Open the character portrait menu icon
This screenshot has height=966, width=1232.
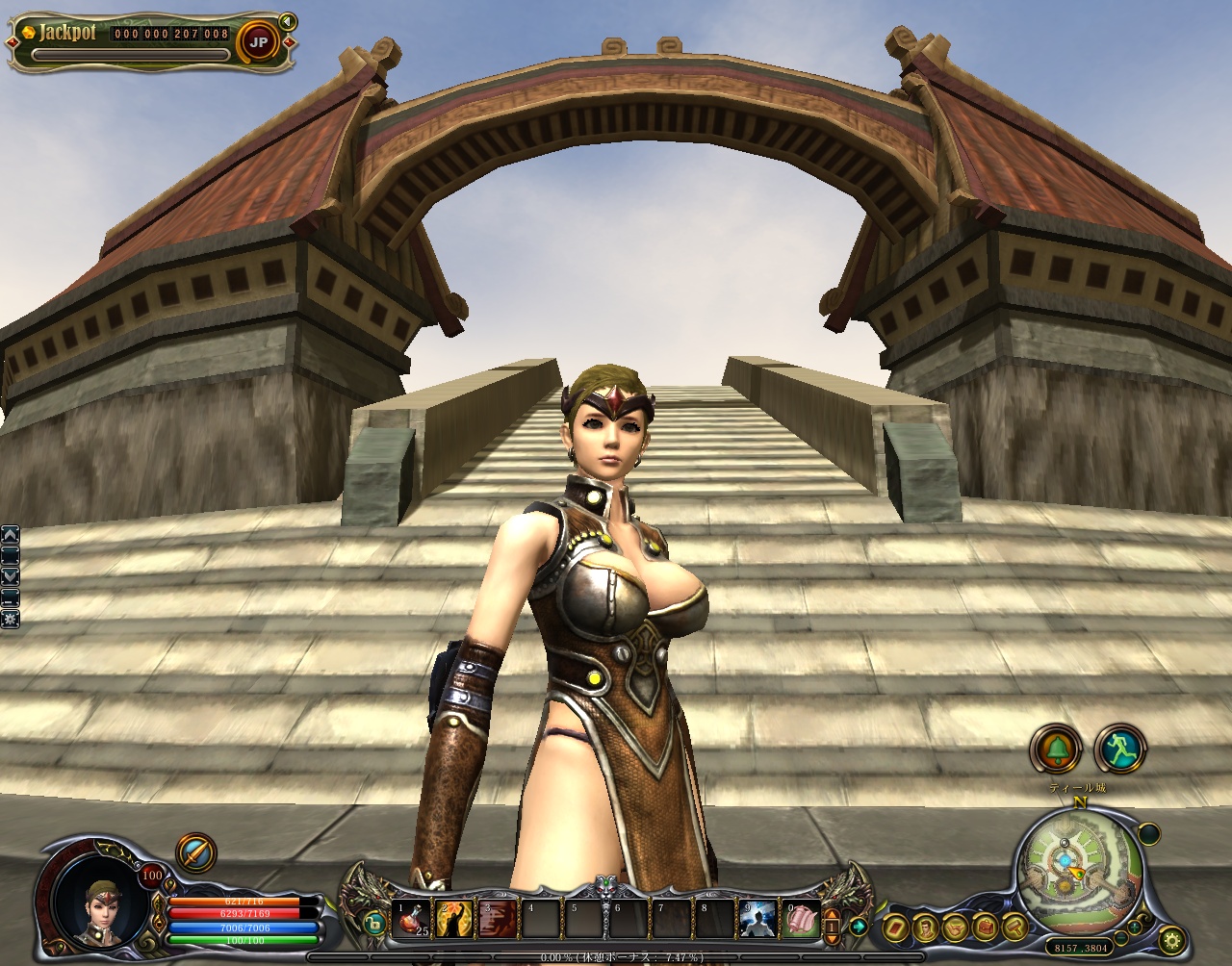[x=926, y=928]
